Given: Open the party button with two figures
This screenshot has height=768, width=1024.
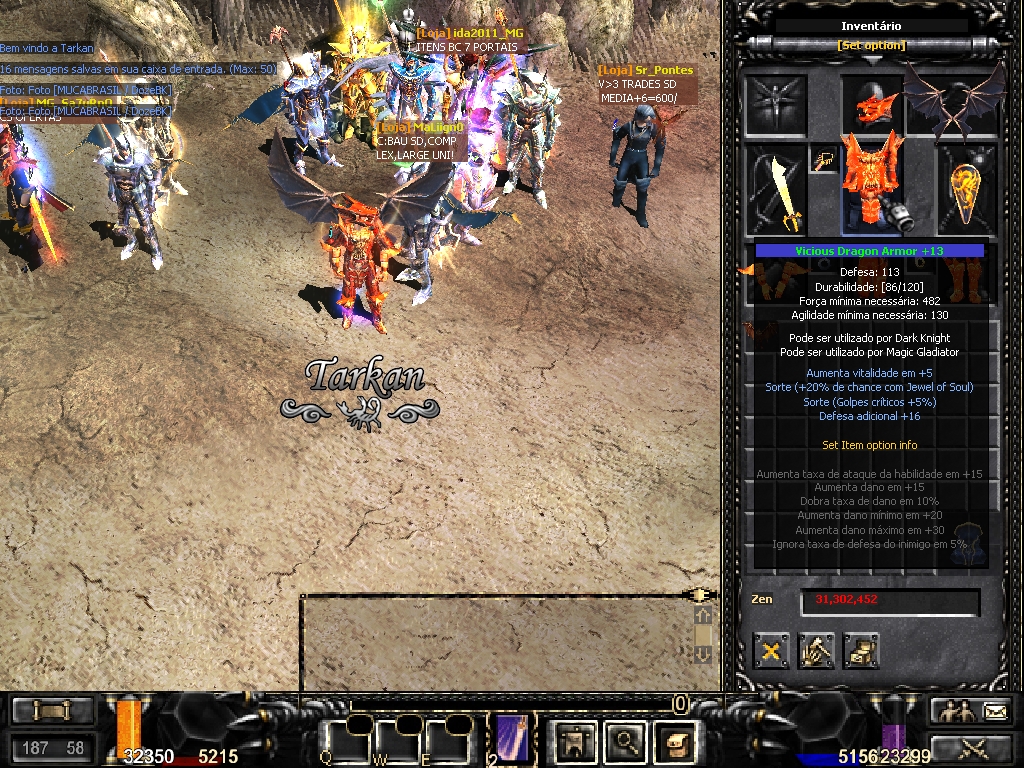Looking at the screenshot, I should [x=953, y=712].
